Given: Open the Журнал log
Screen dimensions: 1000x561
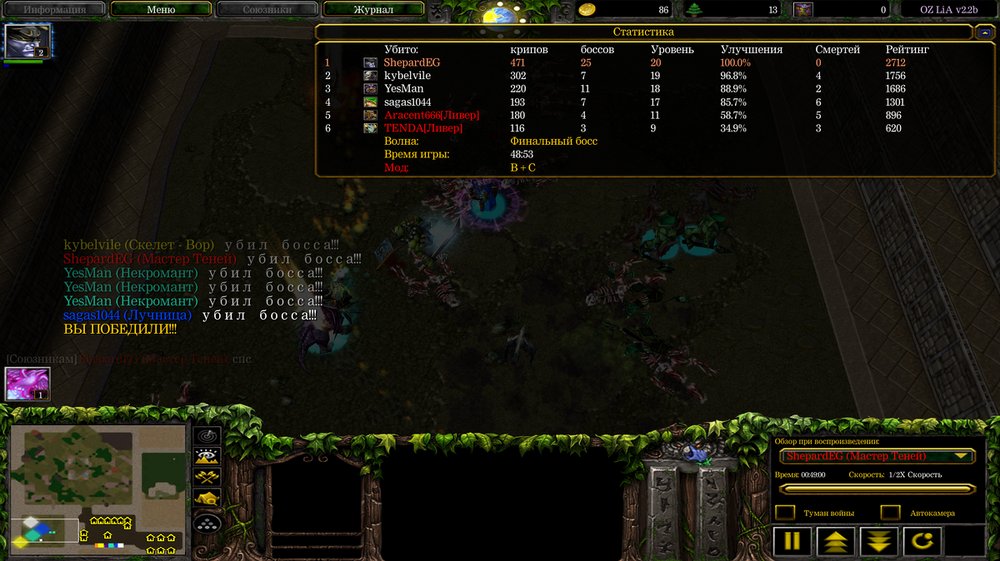Looking at the screenshot, I should pyautogui.click(x=373, y=9).
